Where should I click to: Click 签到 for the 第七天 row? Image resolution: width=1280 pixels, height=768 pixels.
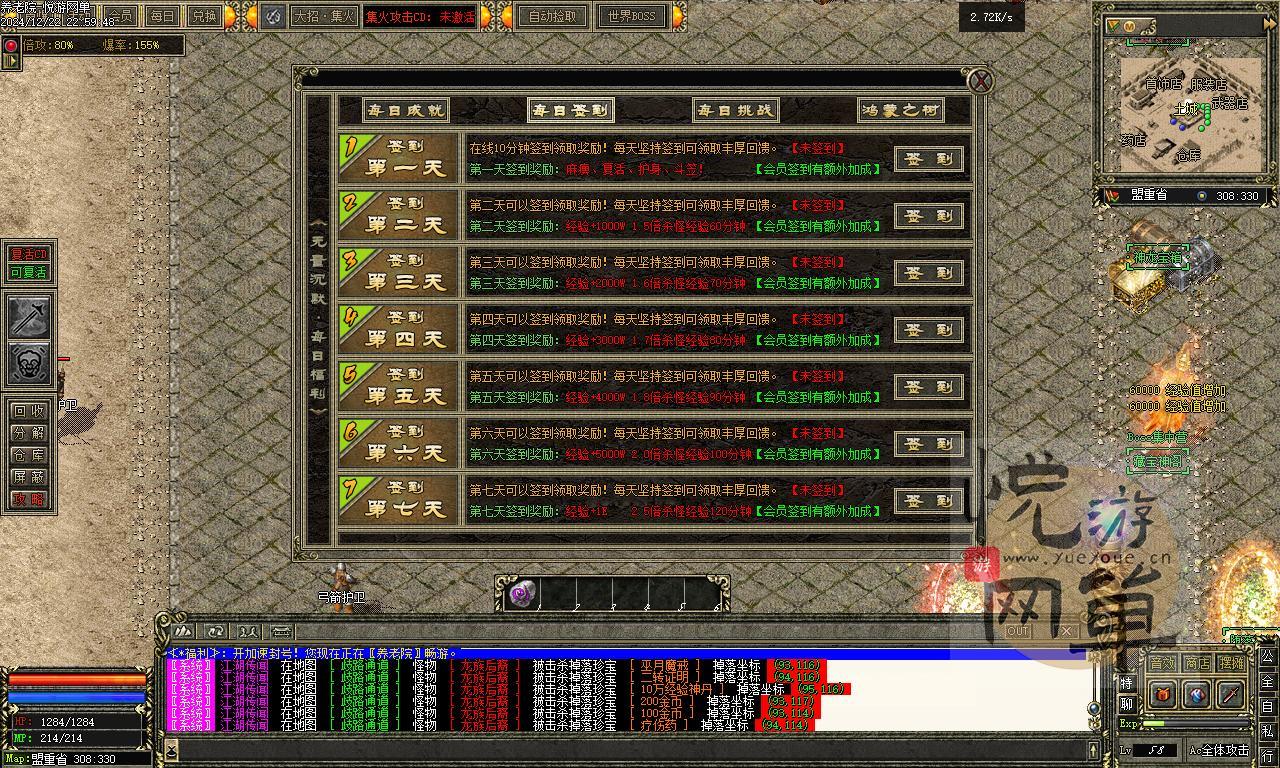click(929, 501)
